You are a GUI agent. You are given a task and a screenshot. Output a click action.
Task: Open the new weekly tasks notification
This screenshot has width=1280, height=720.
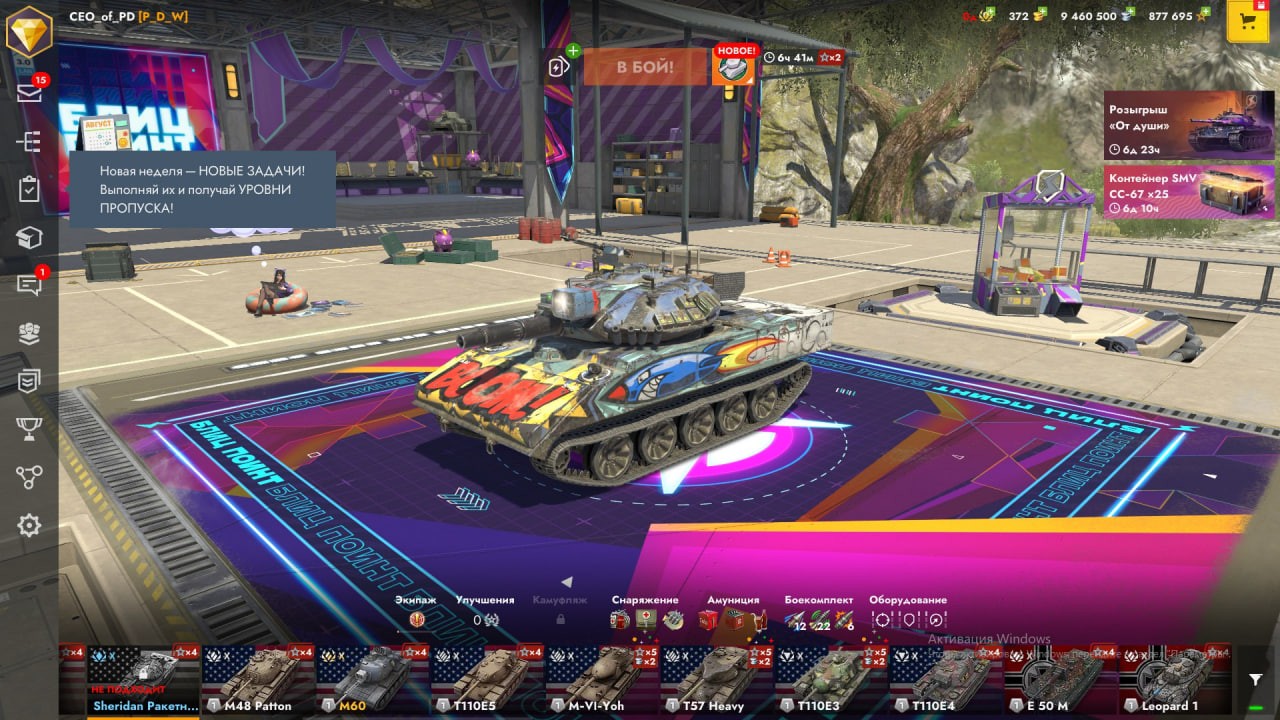pos(202,189)
